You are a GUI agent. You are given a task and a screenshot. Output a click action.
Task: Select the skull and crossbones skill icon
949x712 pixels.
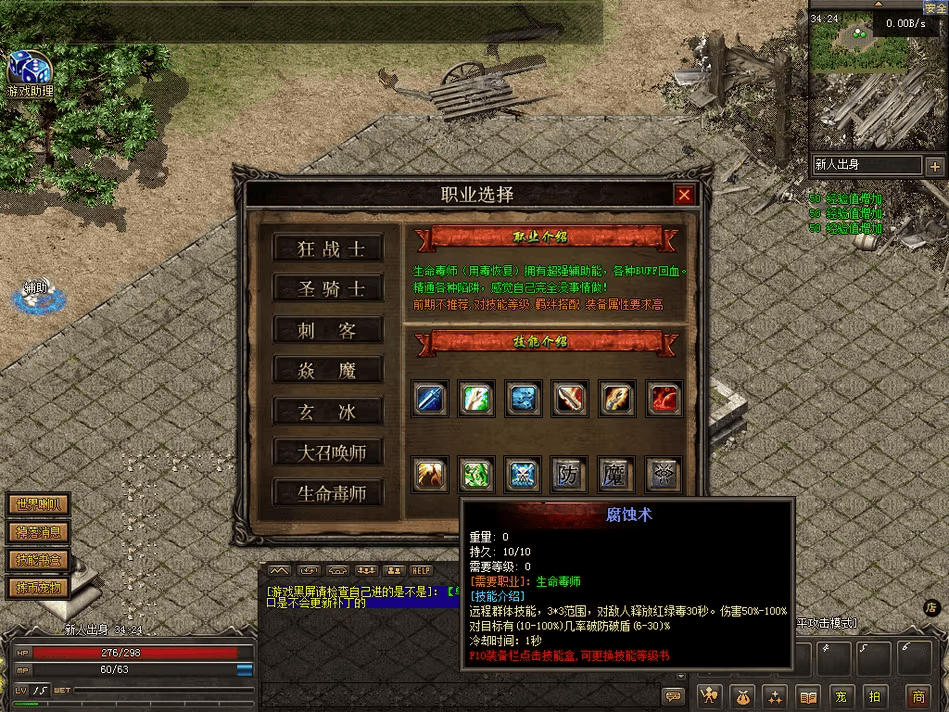523,474
